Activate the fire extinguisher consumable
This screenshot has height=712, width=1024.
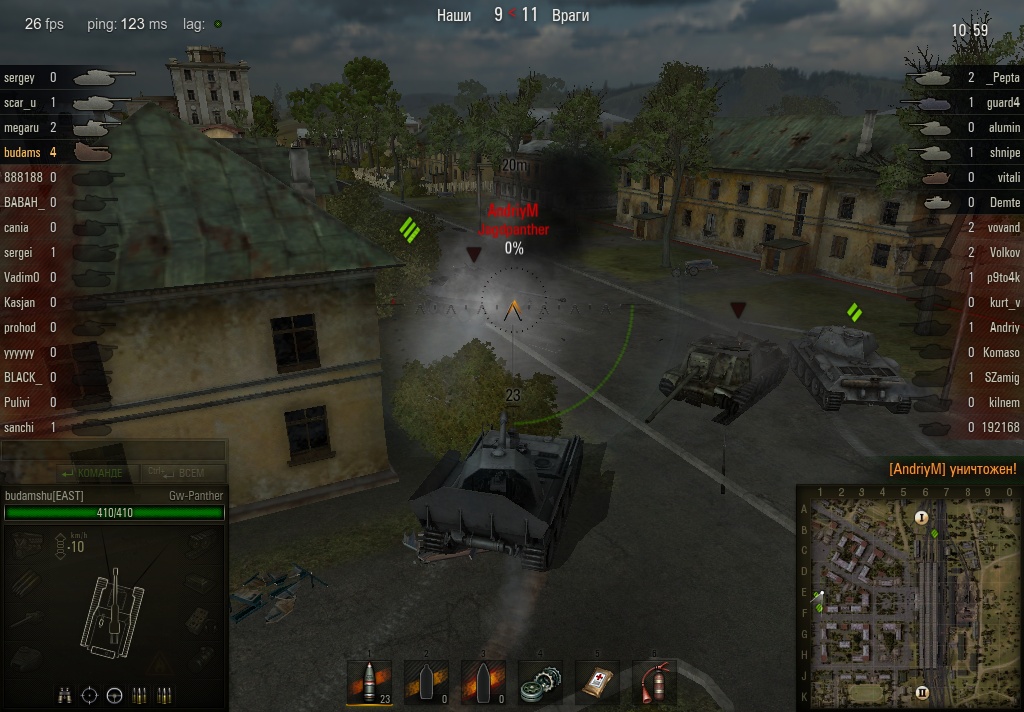[655, 682]
